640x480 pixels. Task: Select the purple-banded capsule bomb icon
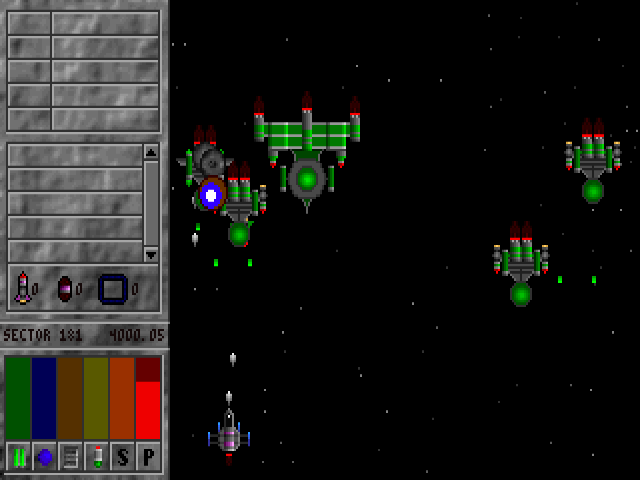[65, 289]
